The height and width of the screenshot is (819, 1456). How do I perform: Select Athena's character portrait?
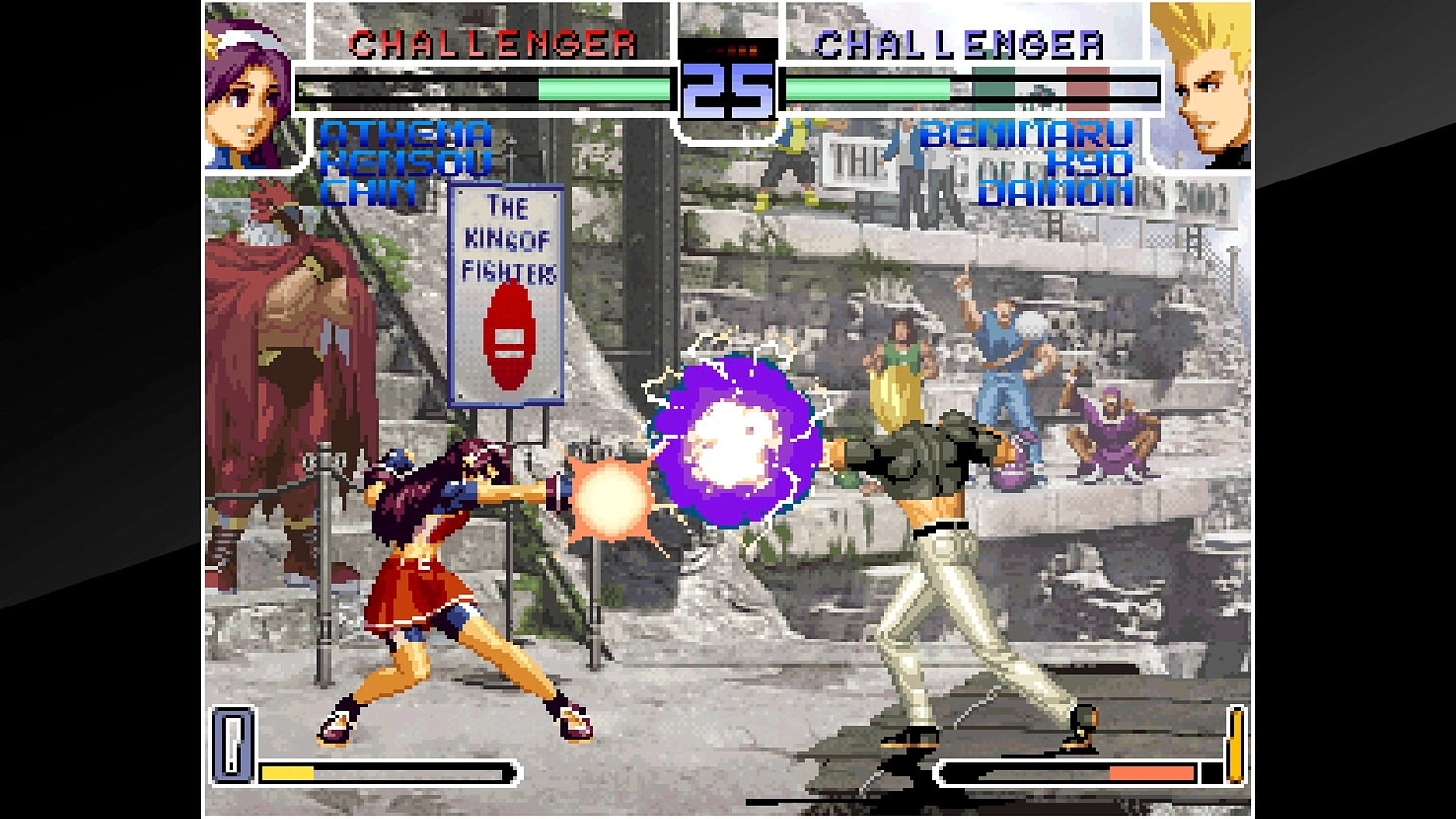click(248, 87)
